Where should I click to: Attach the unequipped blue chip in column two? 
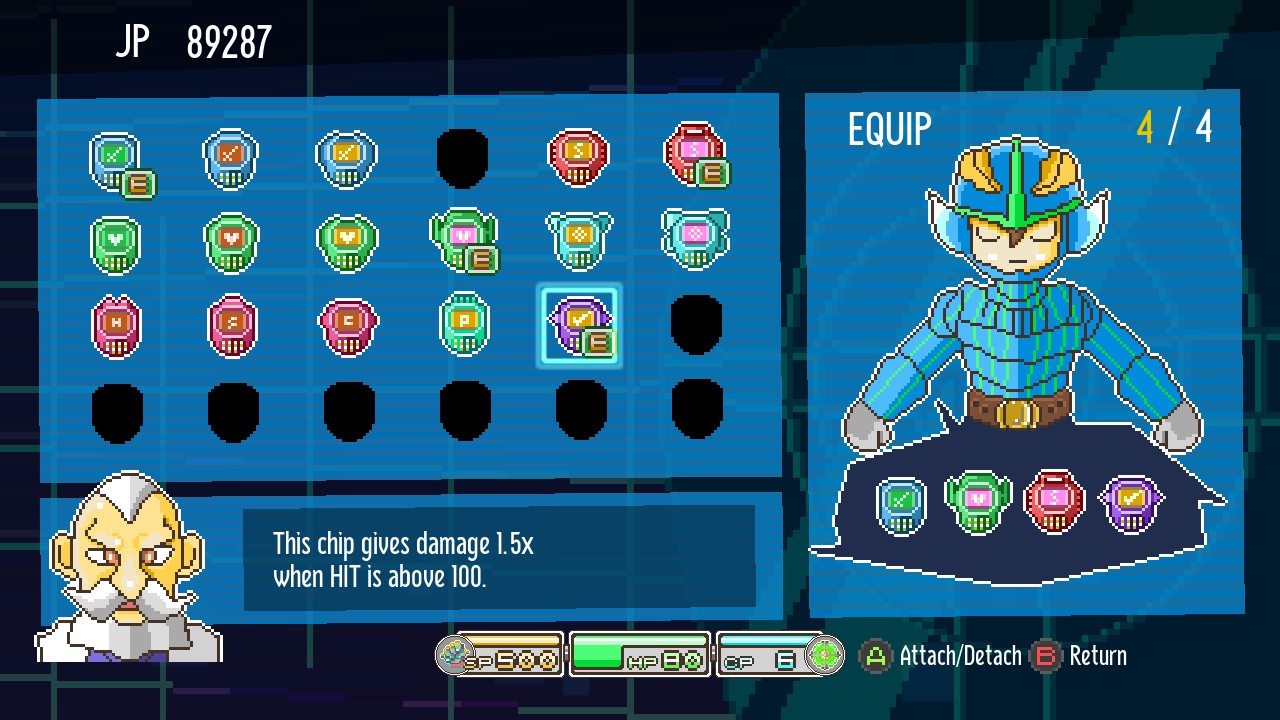pos(233,155)
